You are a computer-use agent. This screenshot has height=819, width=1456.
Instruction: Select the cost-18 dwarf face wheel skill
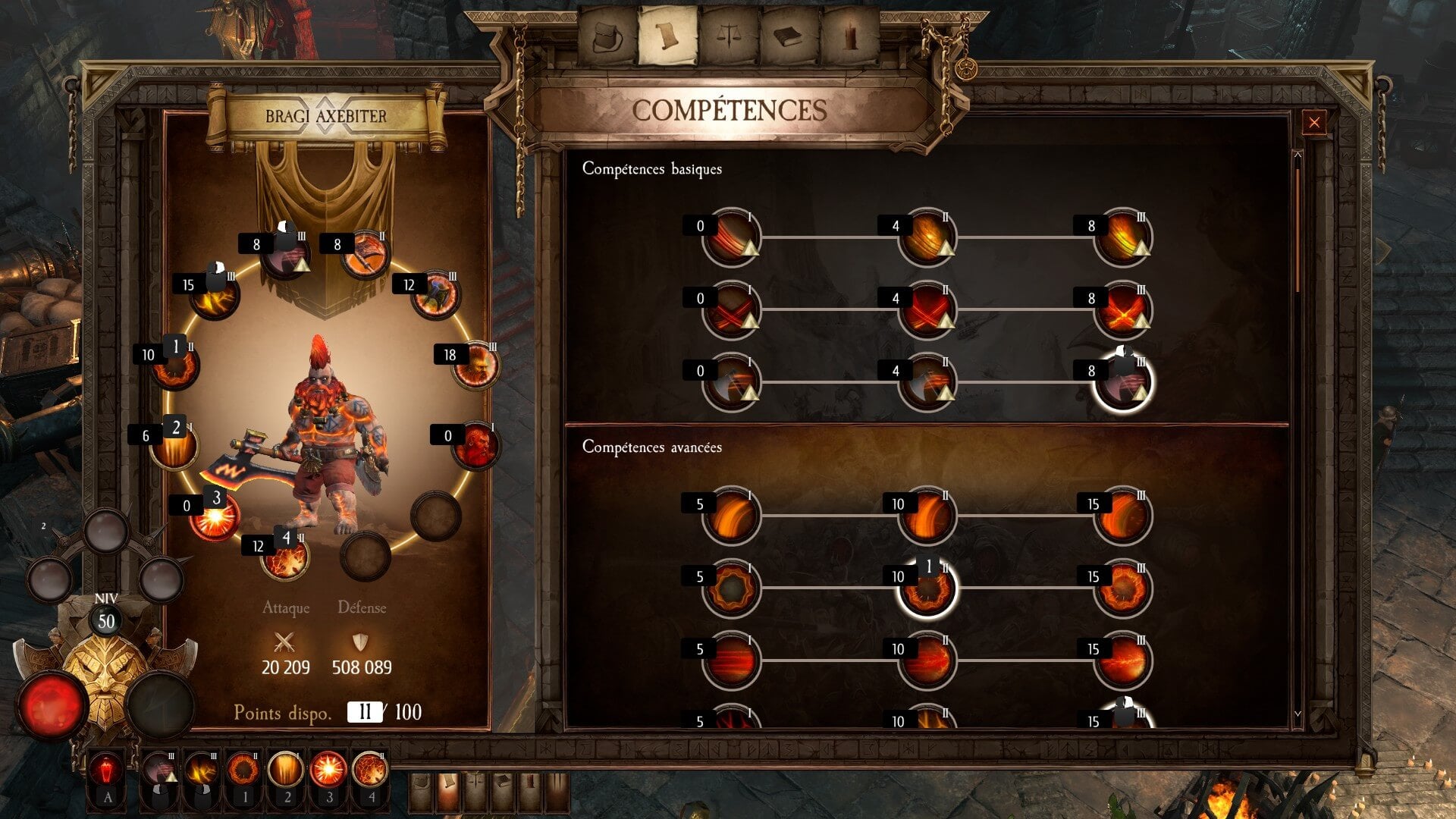(476, 366)
